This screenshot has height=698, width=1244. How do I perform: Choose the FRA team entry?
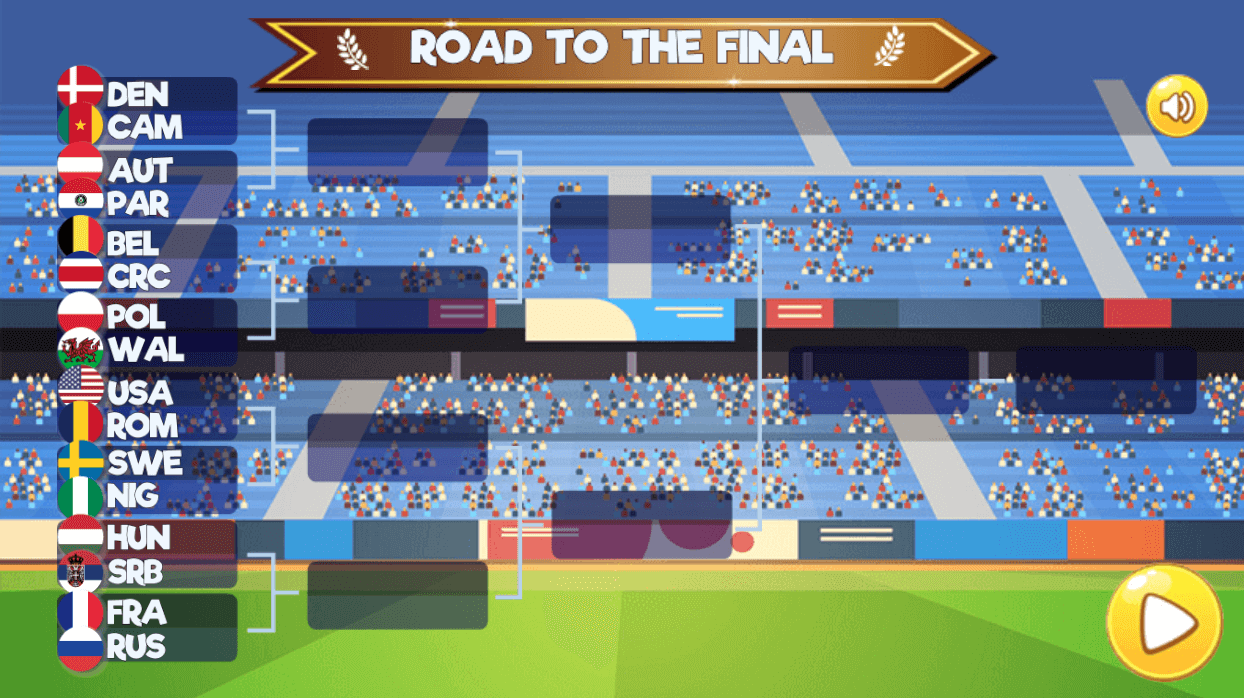click(x=147, y=611)
